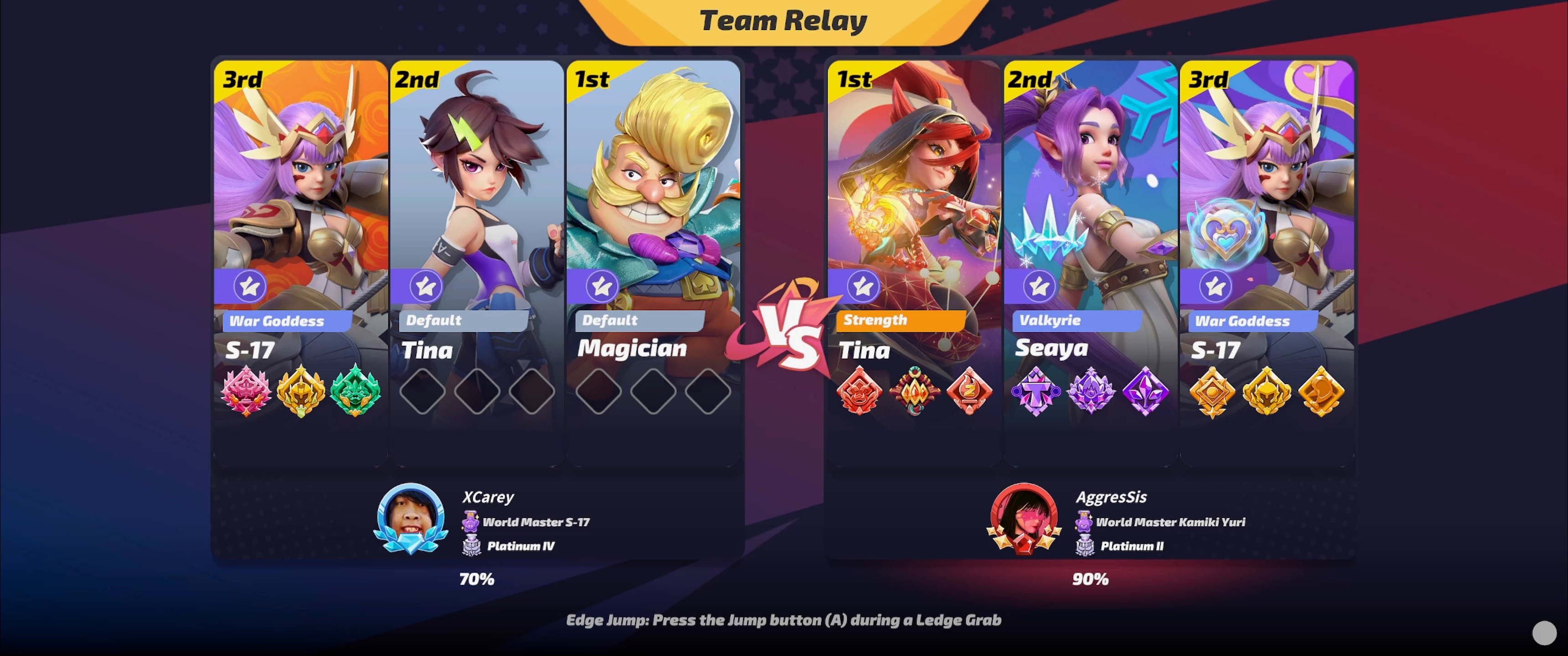Select the skill icon on left S-17's card
This screenshot has width=1568, height=656.
click(251, 286)
